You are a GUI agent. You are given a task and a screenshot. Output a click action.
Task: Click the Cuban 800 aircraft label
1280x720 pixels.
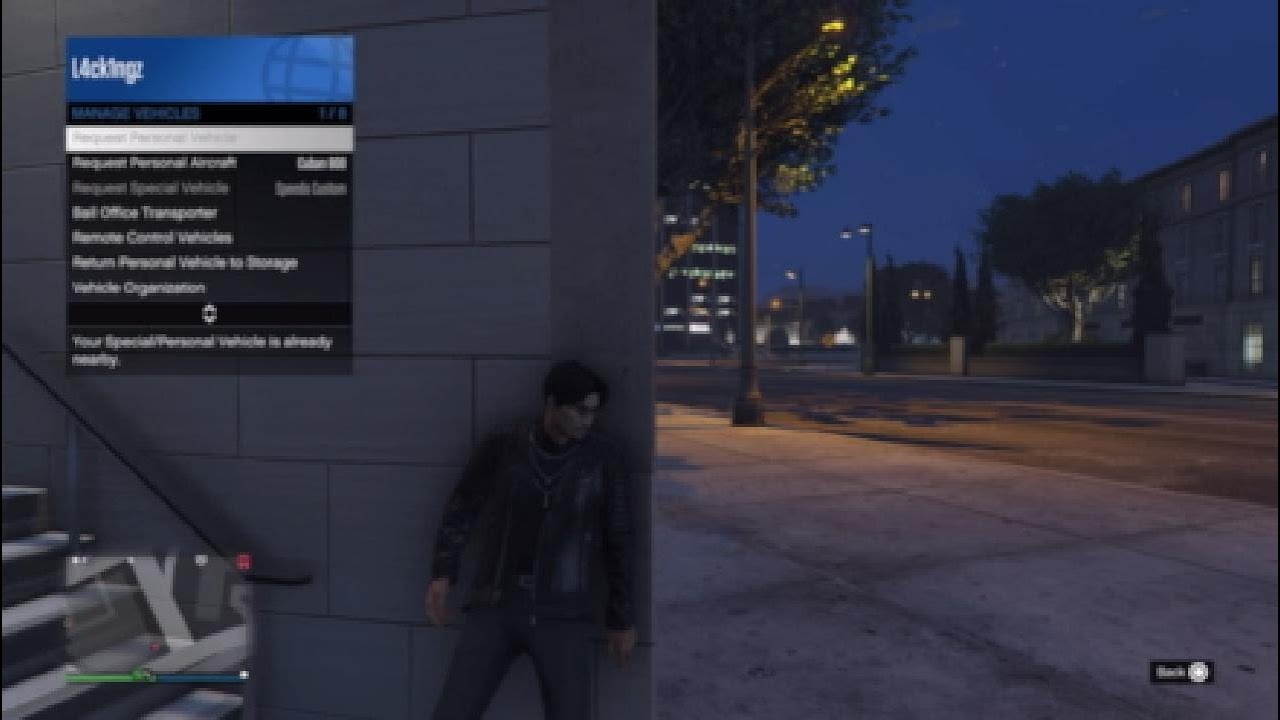tap(322, 163)
